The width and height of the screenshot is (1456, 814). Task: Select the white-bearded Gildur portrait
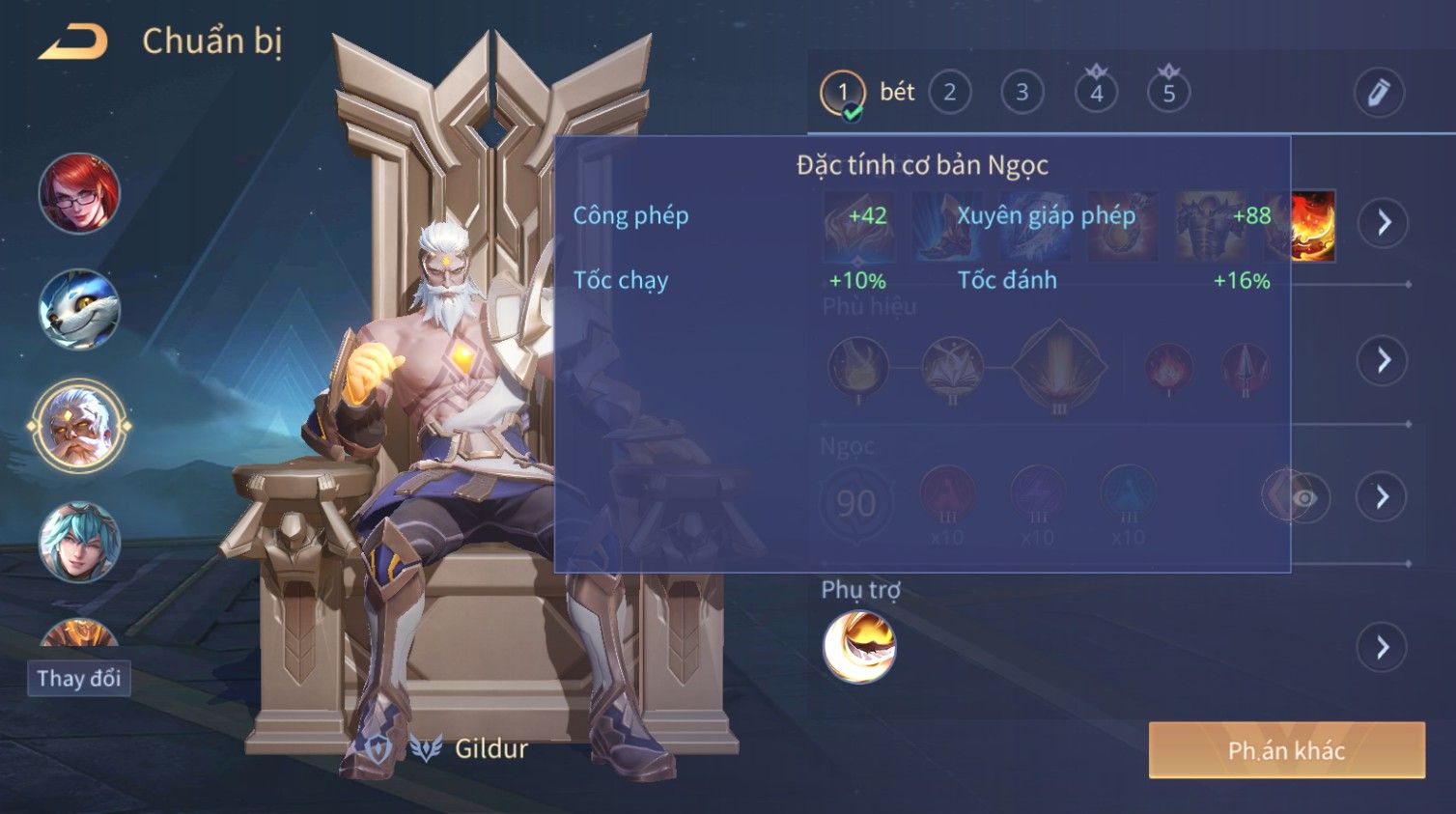[79, 426]
